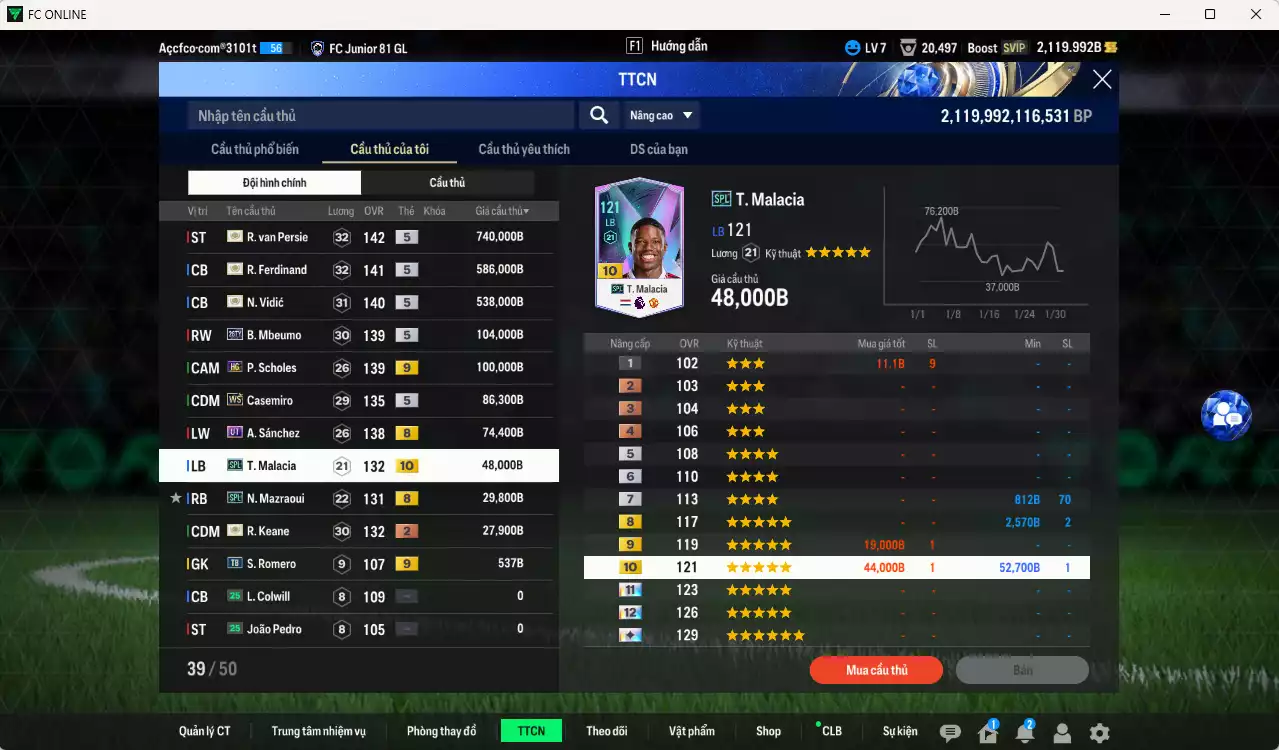Choose the P. Scholes row
The width and height of the screenshot is (1279, 750).
(x=358, y=368)
